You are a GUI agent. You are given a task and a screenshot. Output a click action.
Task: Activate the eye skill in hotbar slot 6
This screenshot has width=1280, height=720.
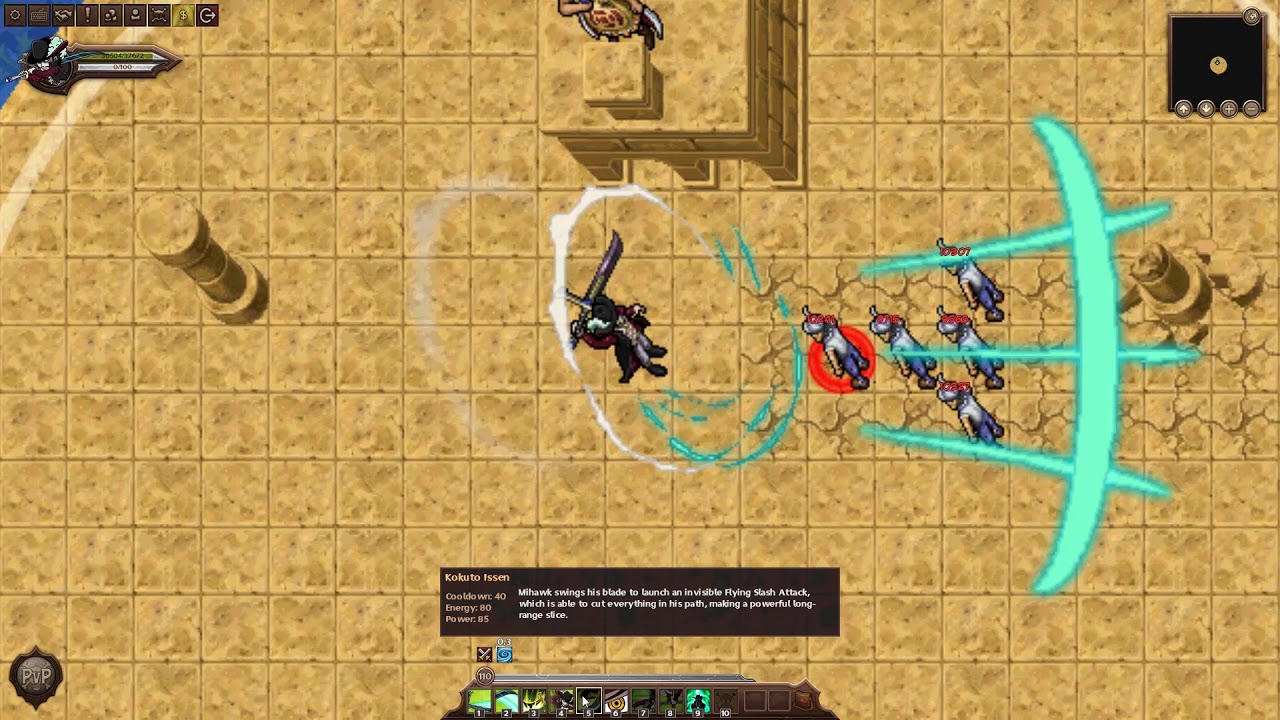(615, 700)
